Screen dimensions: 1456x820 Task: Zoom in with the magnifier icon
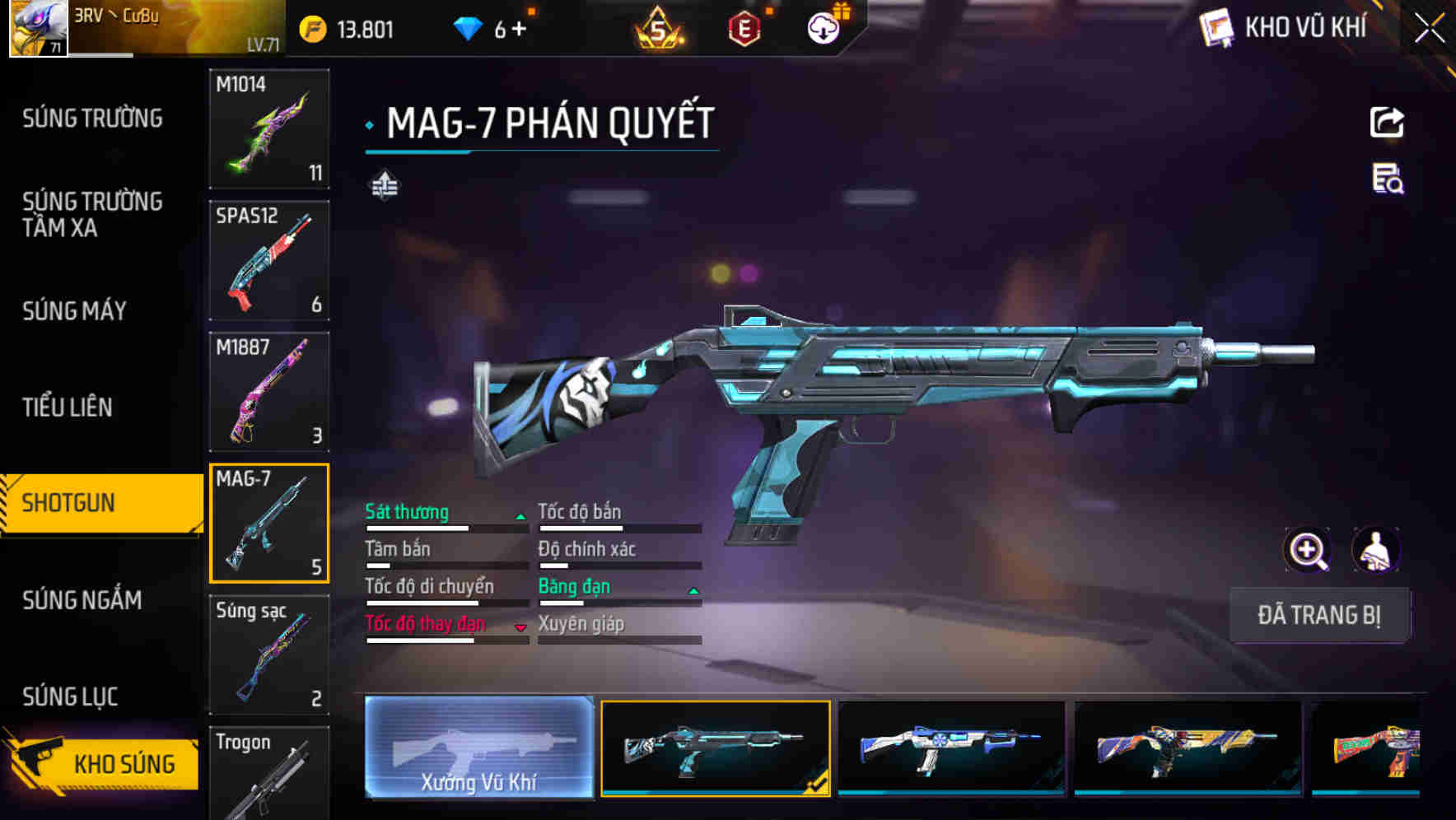1307,550
